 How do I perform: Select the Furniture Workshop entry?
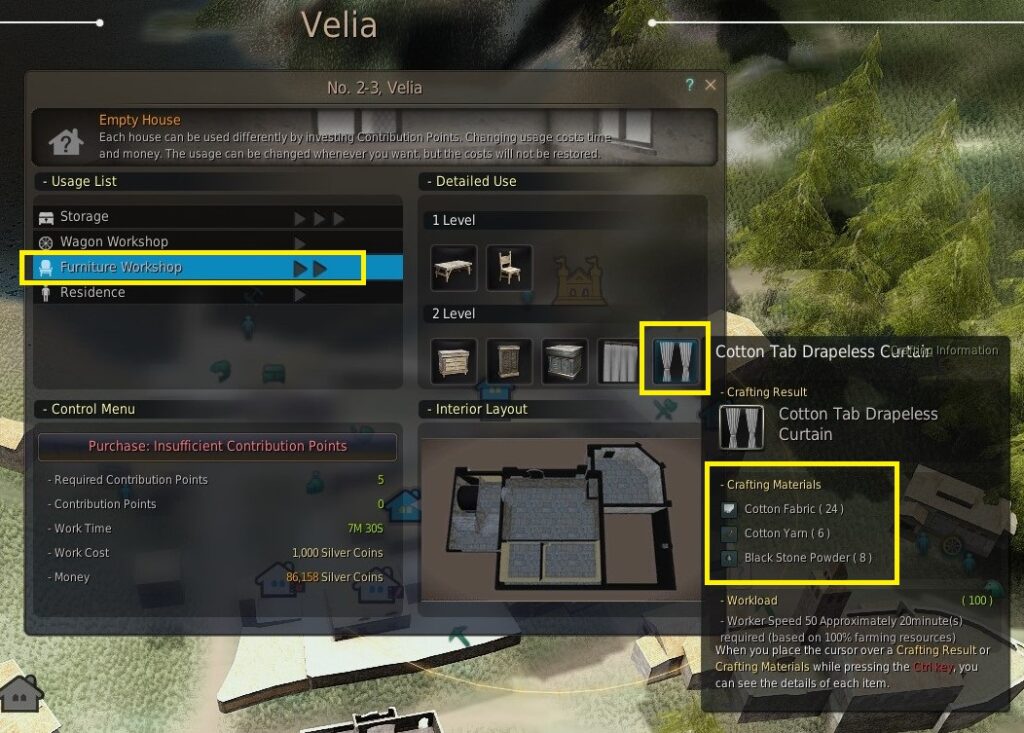pos(120,267)
